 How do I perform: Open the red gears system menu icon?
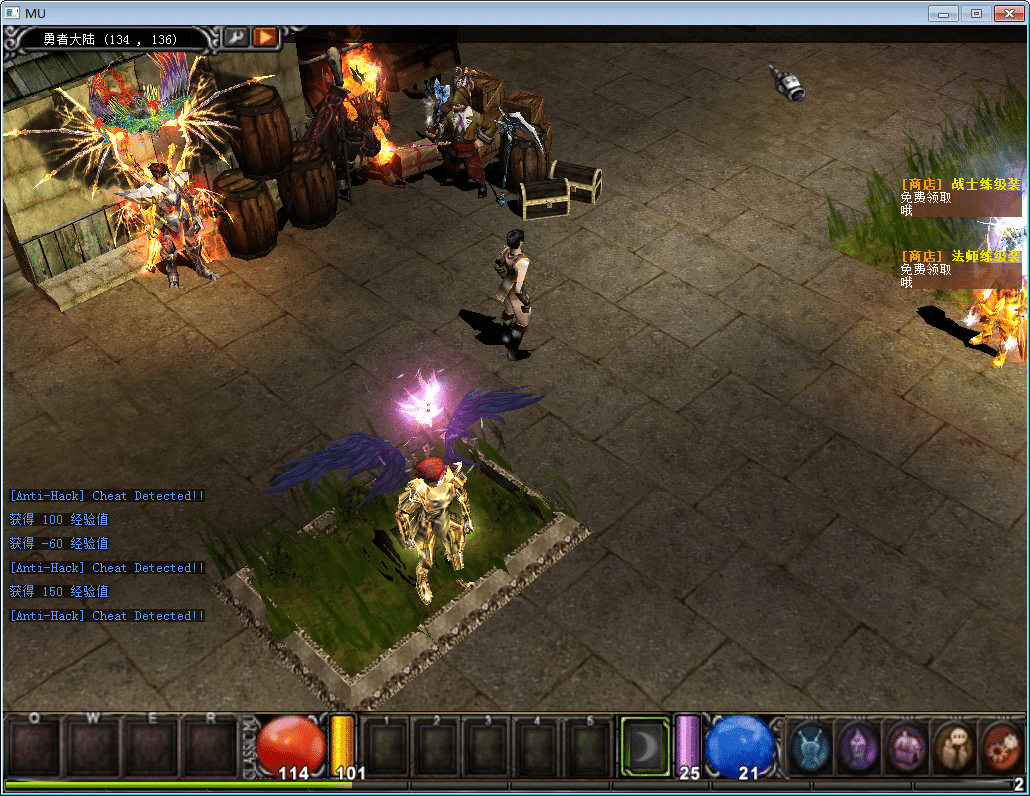(1001, 746)
